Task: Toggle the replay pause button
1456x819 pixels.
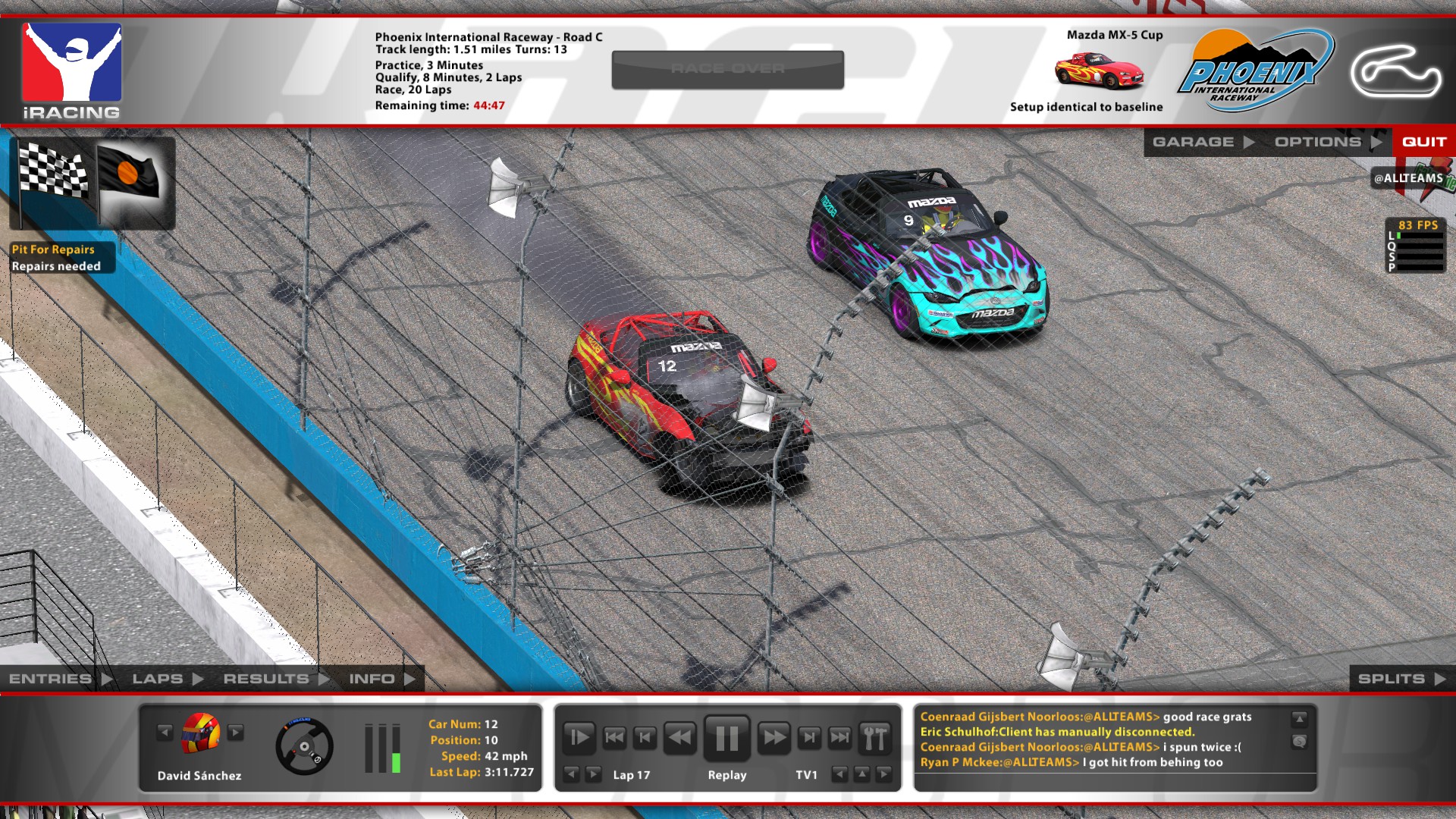Action: [x=726, y=736]
